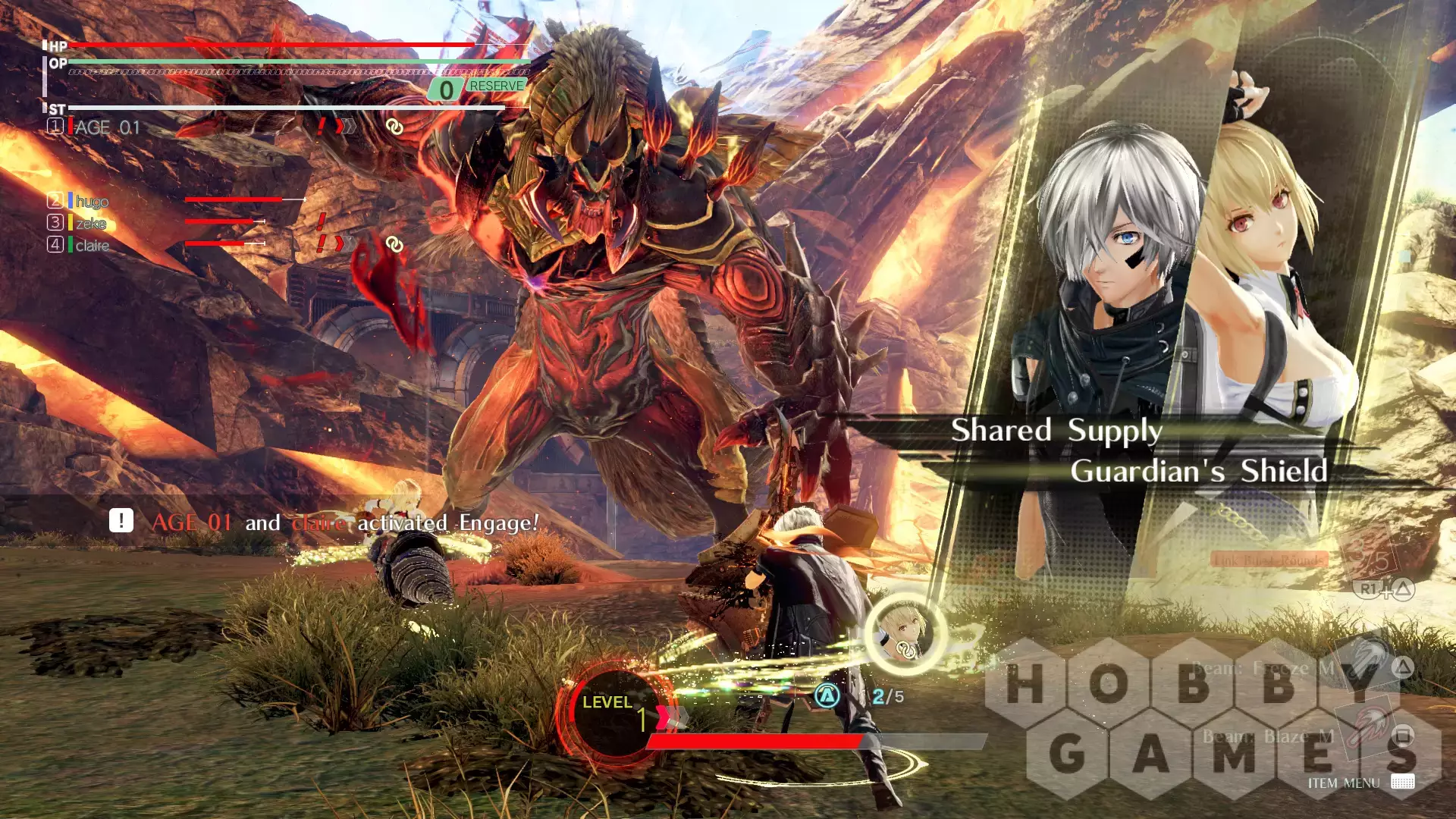The image size is (1456, 819).
Task: Select zeke in the party list
Action: tap(90, 223)
